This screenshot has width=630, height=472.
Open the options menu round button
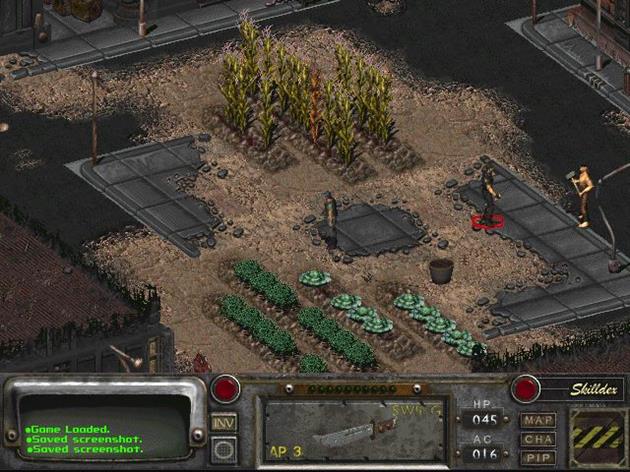click(225, 449)
